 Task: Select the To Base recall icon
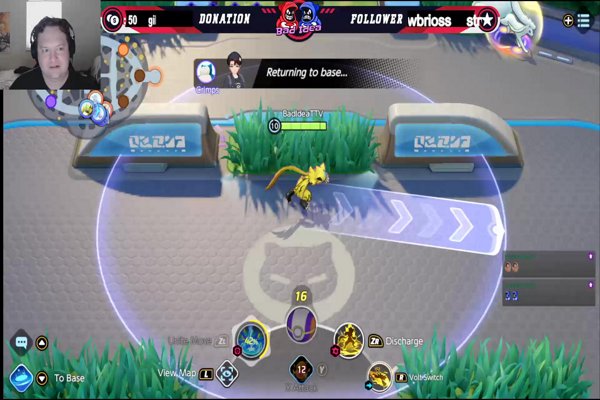pyautogui.click(x=21, y=378)
